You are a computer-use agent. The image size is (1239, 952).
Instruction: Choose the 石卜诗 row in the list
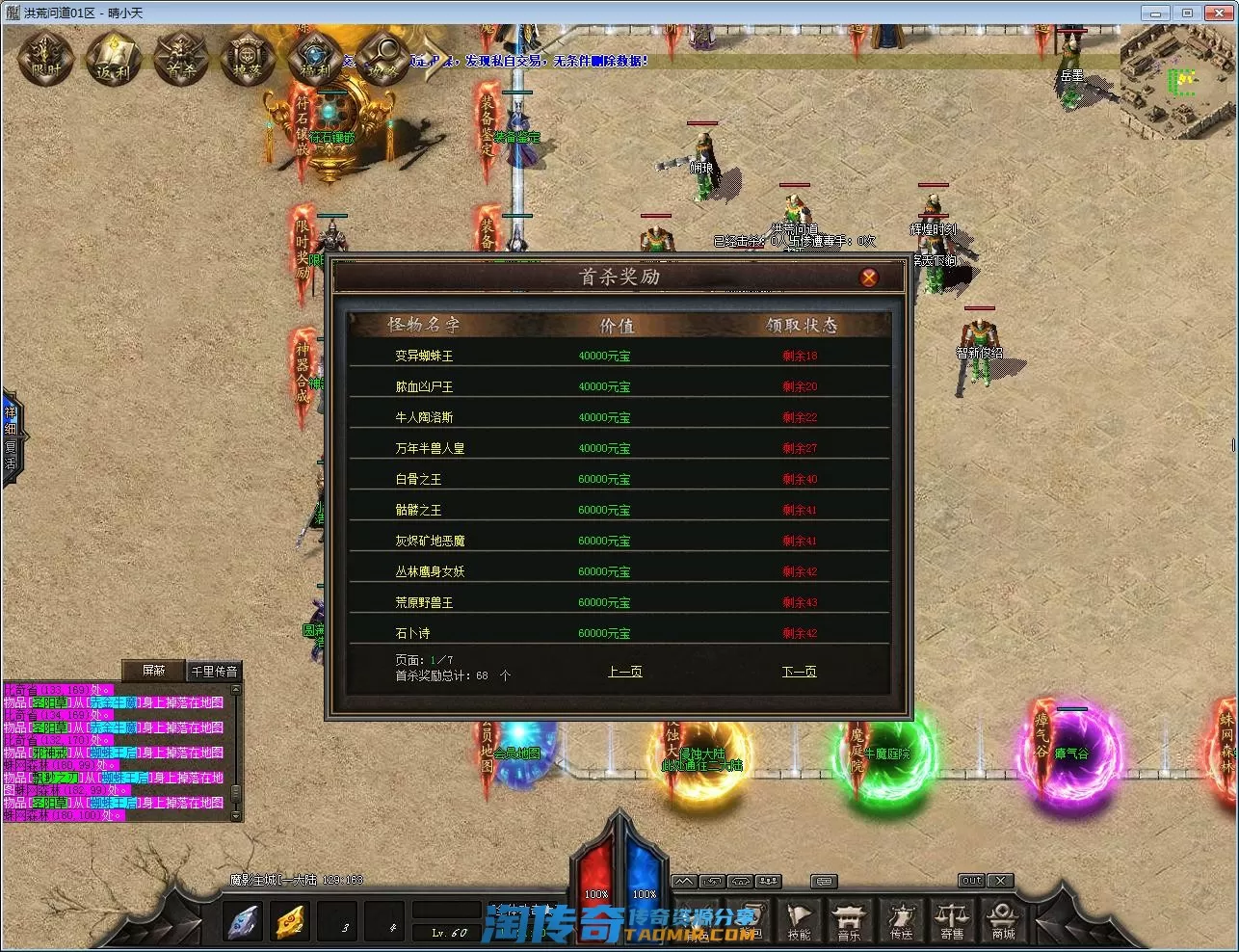(x=412, y=633)
